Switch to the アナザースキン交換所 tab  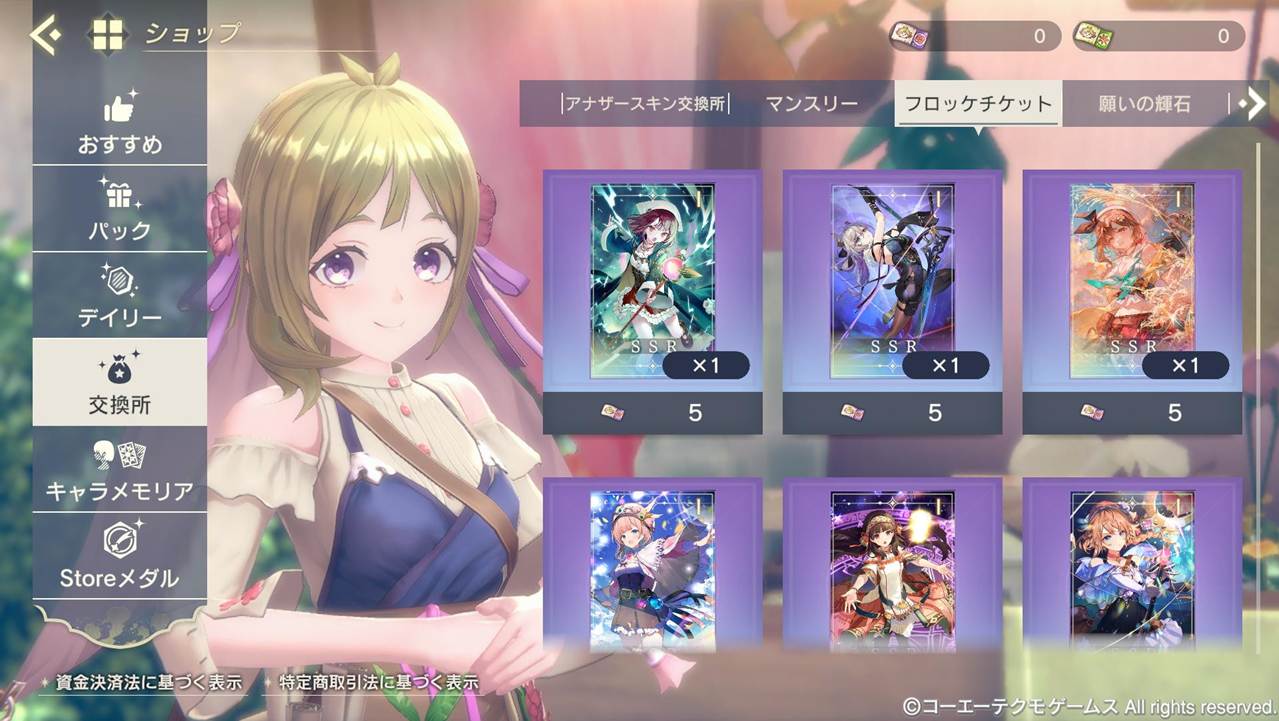[645, 104]
